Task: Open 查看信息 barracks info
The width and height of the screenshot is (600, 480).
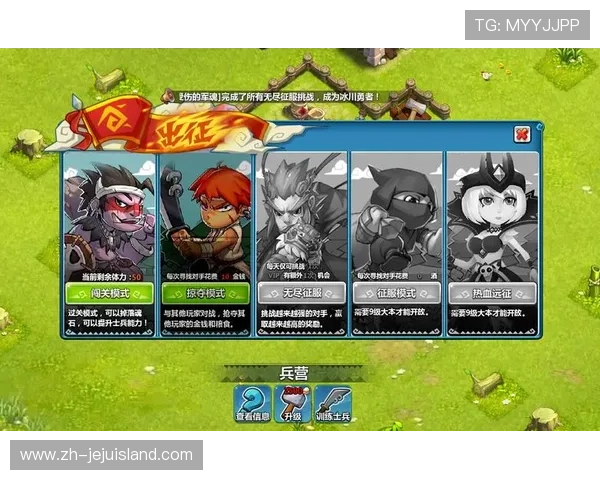Action: 251,404
